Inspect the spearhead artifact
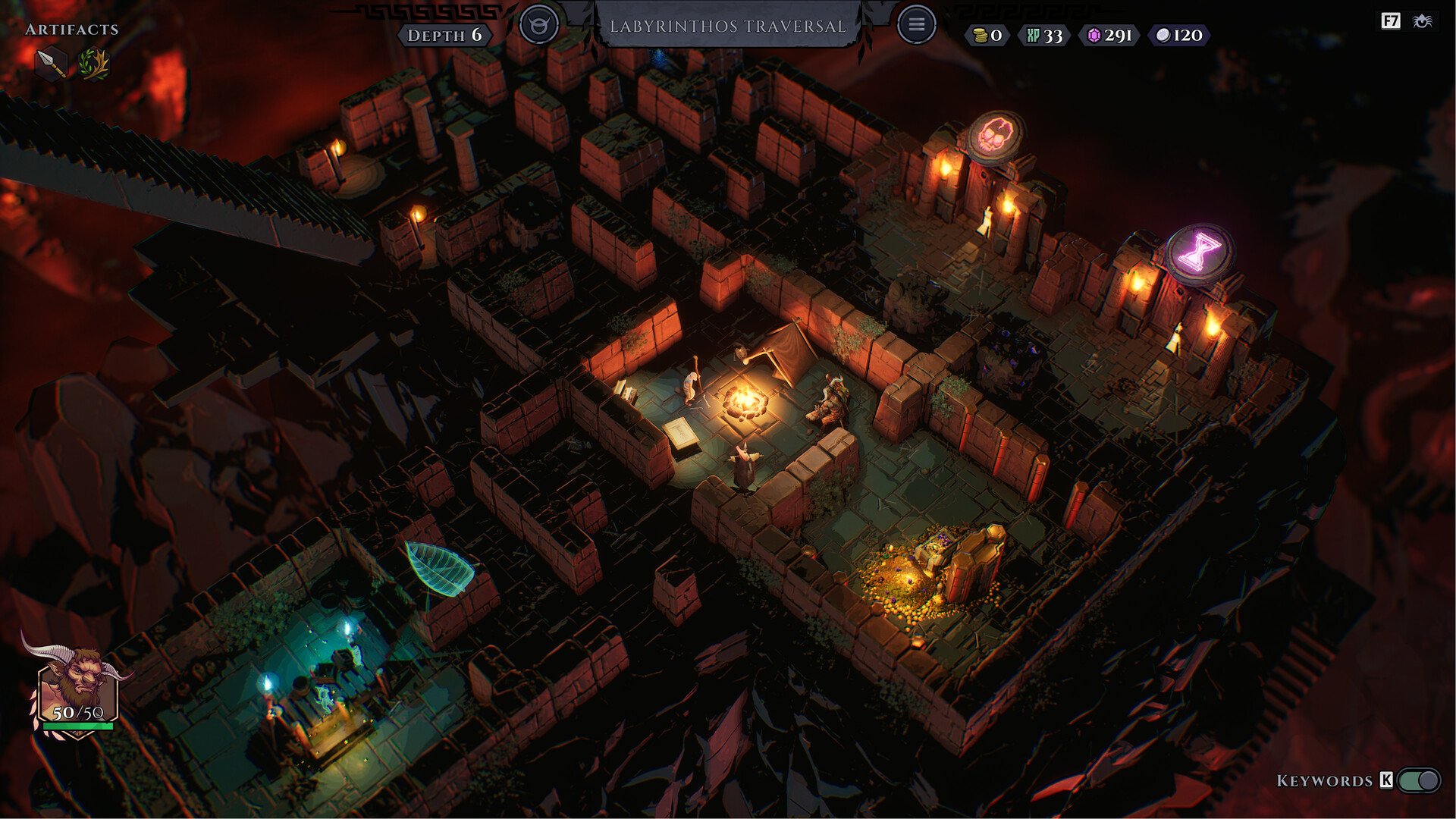The height and width of the screenshot is (819, 1456). 51,63
